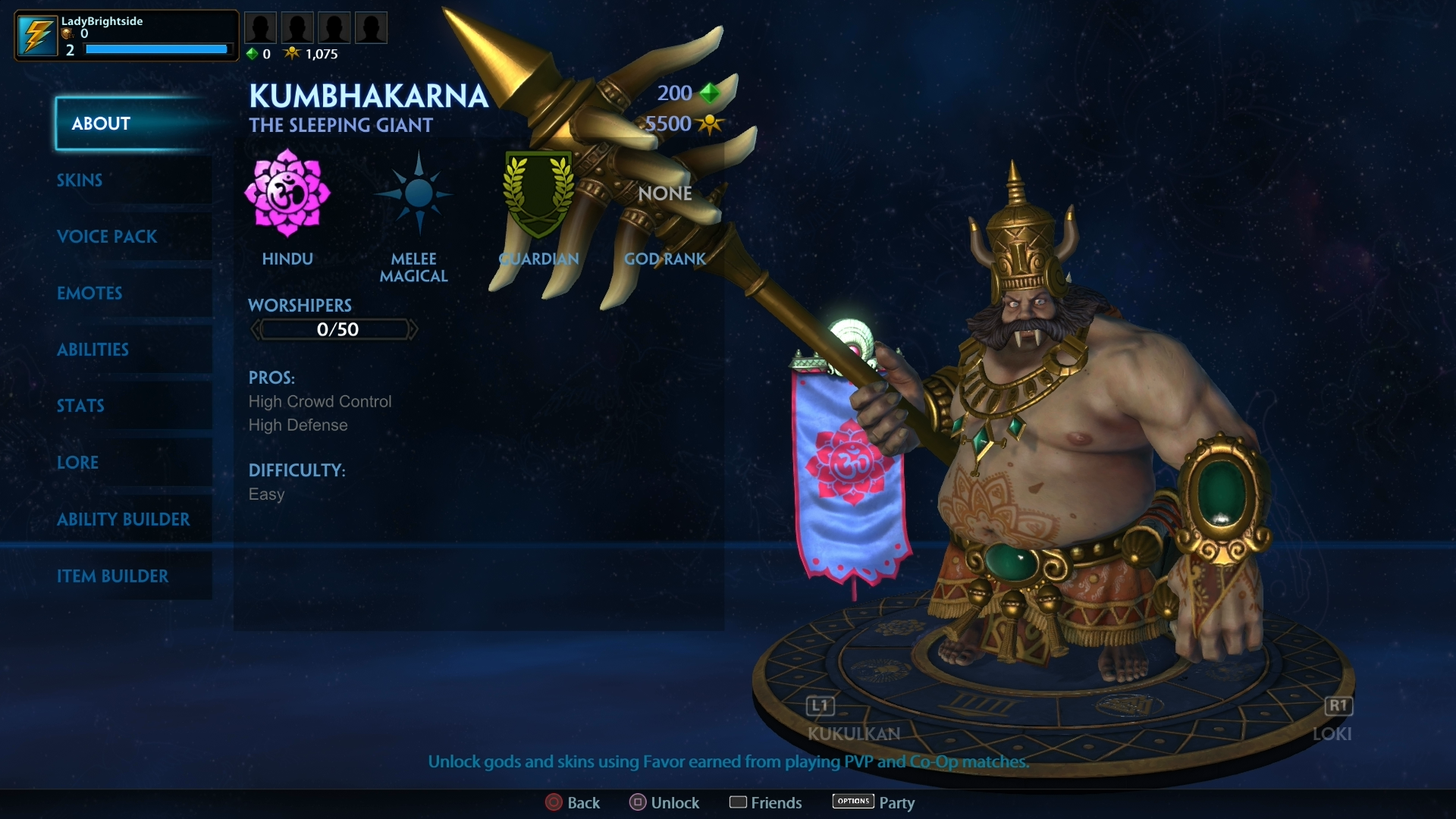The image size is (1456, 819).
Task: Open the Friends list
Action: click(765, 802)
